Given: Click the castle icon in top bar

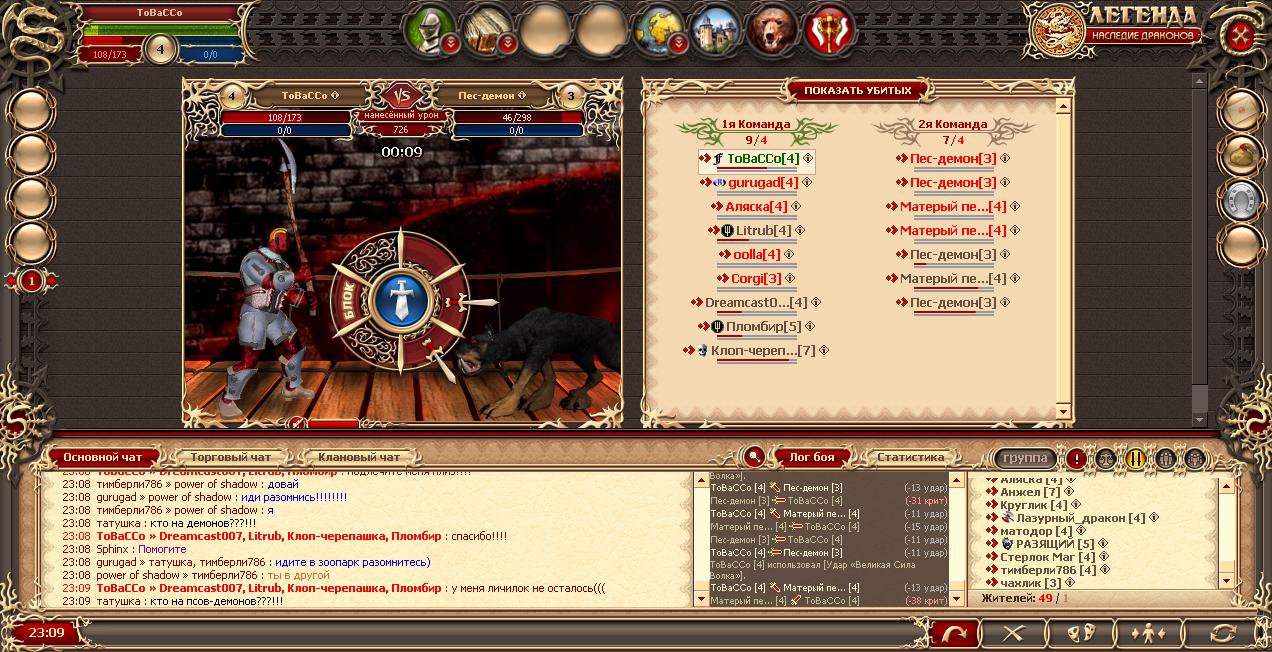Looking at the screenshot, I should [x=716, y=28].
